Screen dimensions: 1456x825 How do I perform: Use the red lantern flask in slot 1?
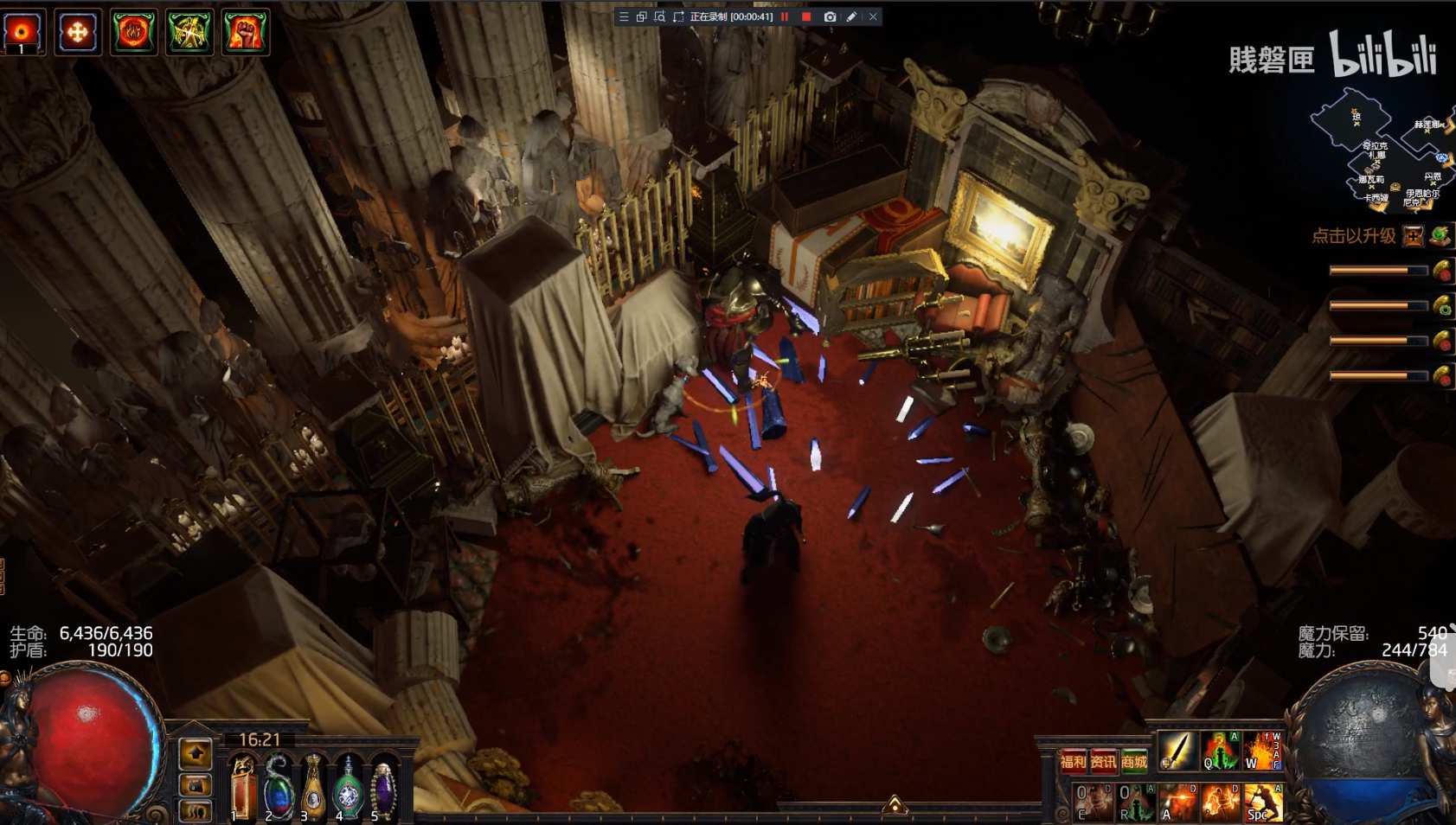coord(242,787)
